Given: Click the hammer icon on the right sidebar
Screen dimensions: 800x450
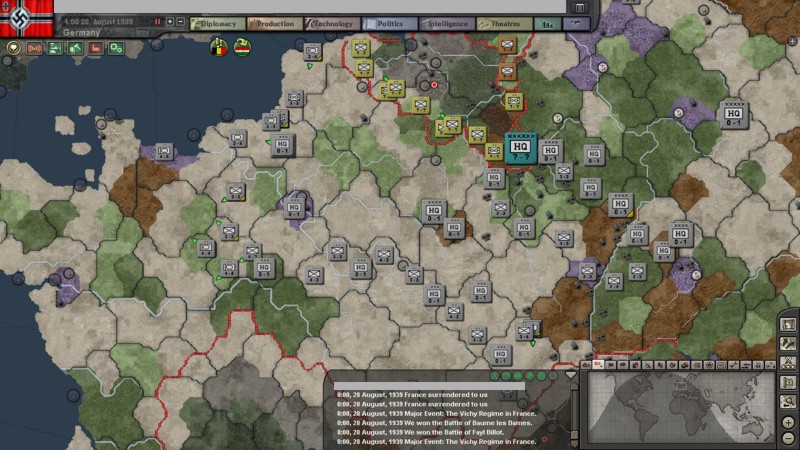Looking at the screenshot, I should (790, 343).
